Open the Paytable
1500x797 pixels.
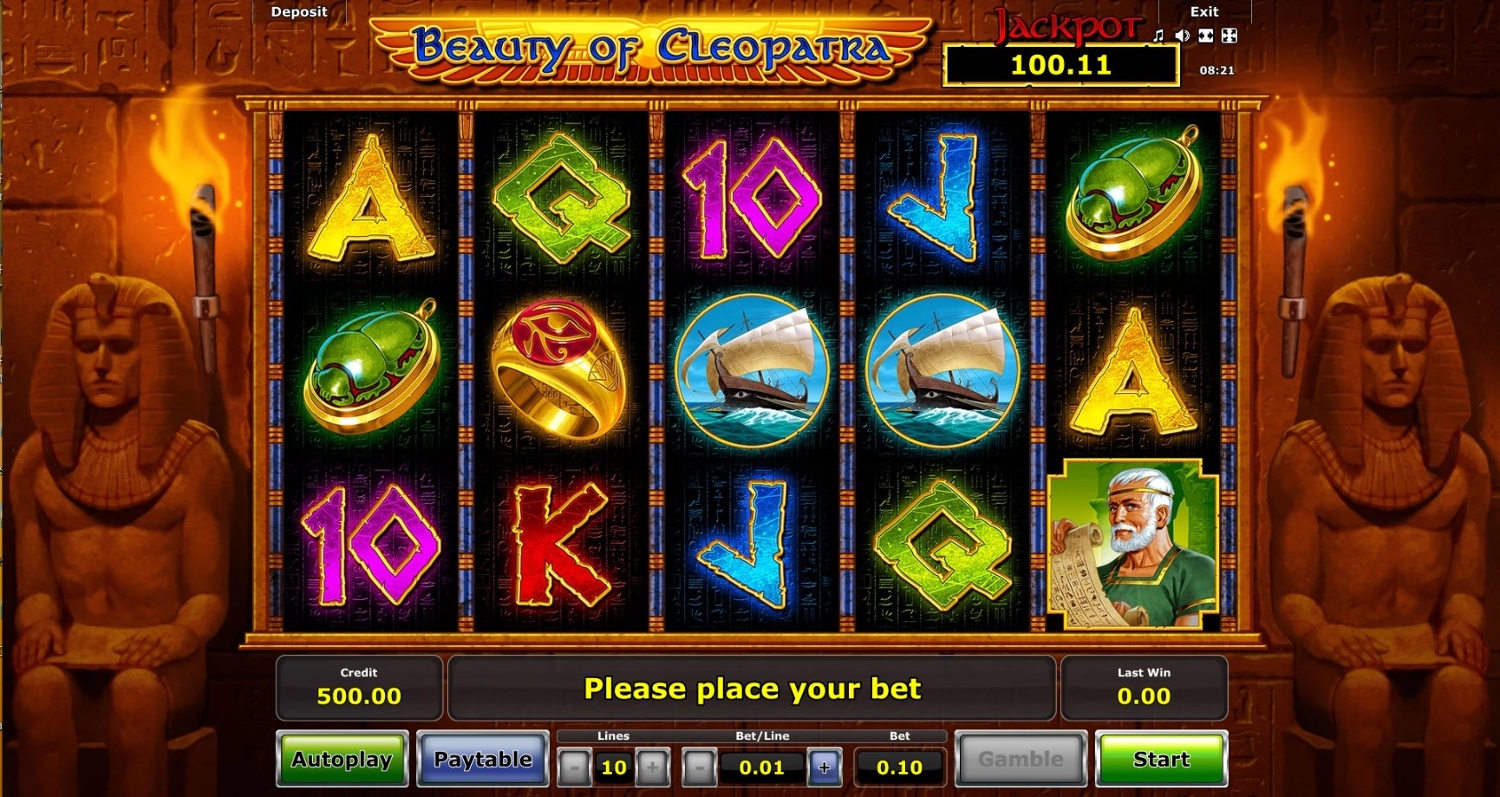tap(483, 759)
